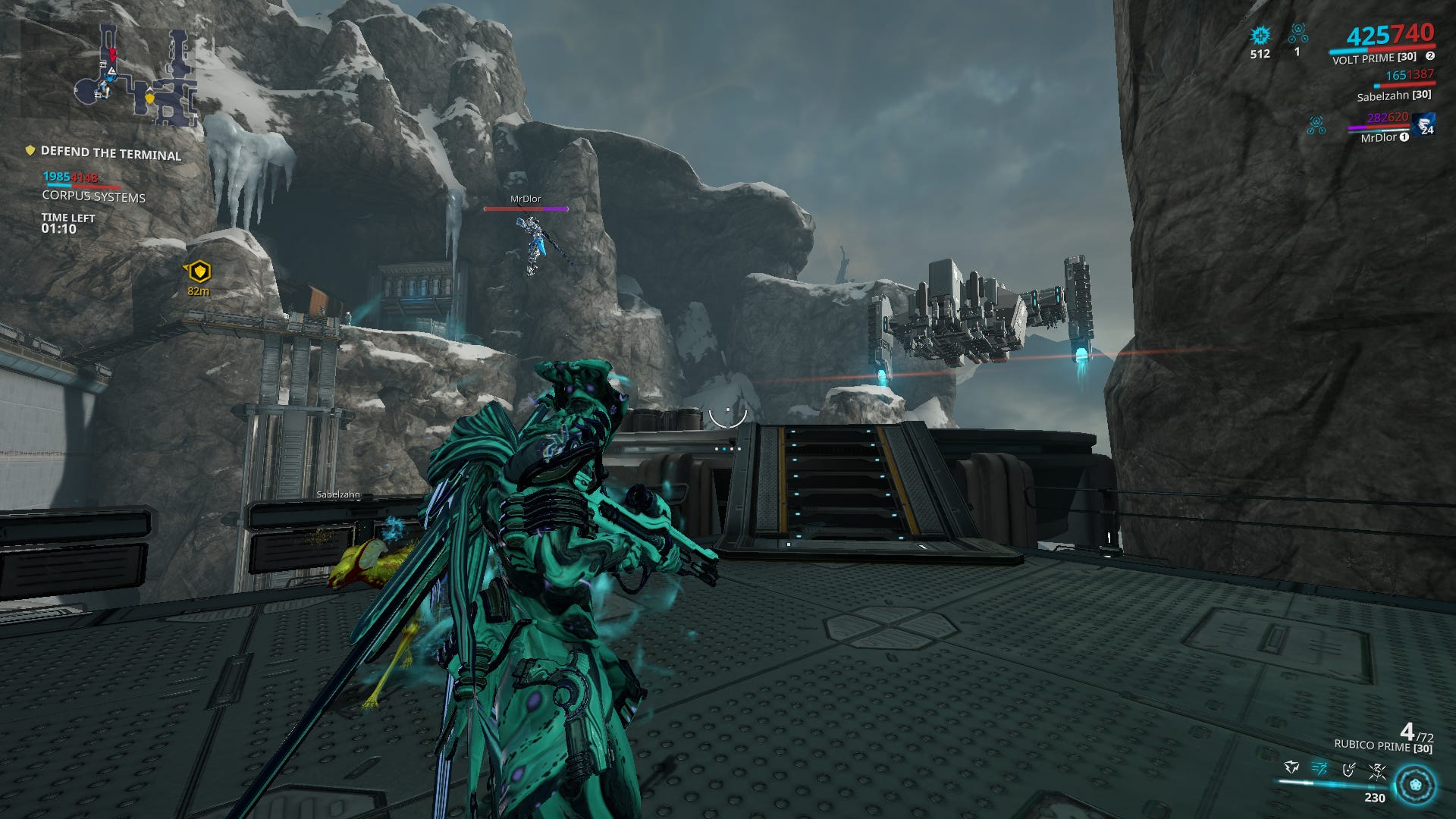Click the blue energy orb icon showing 512
Screen dimensions: 1456x819
(1260, 34)
